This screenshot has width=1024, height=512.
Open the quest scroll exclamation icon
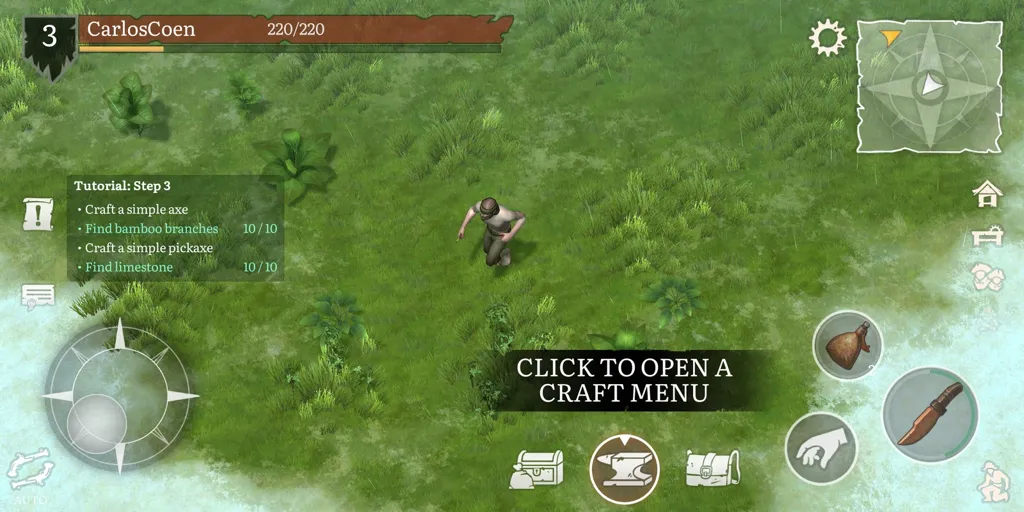pyautogui.click(x=38, y=213)
